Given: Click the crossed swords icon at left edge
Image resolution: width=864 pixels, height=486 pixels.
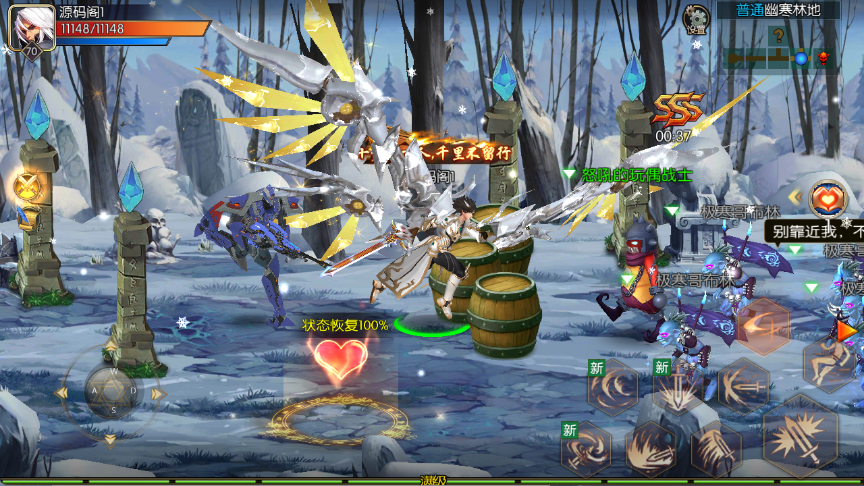Looking at the screenshot, I should 27,186.
